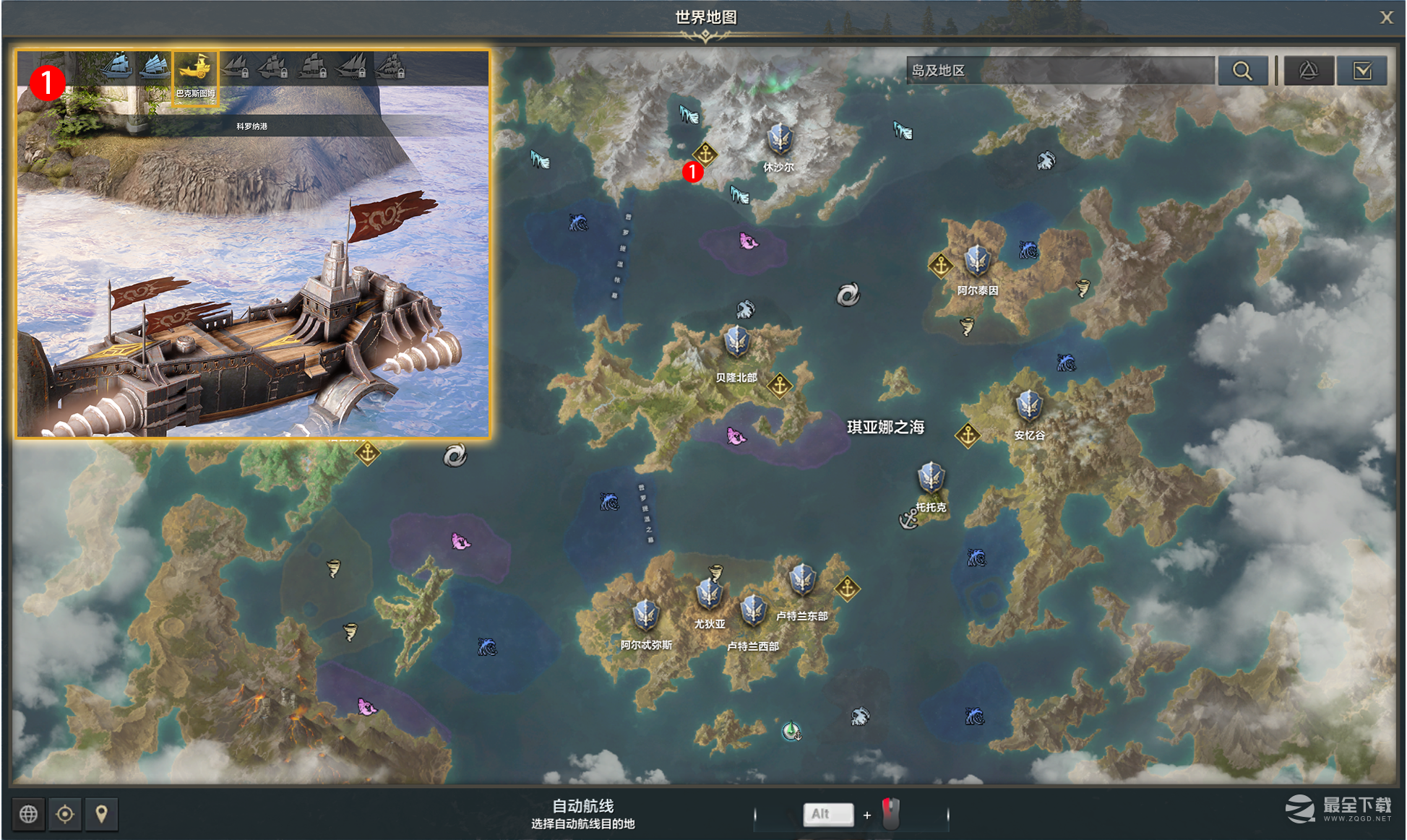Open the triangle emblem map button

(x=1308, y=70)
